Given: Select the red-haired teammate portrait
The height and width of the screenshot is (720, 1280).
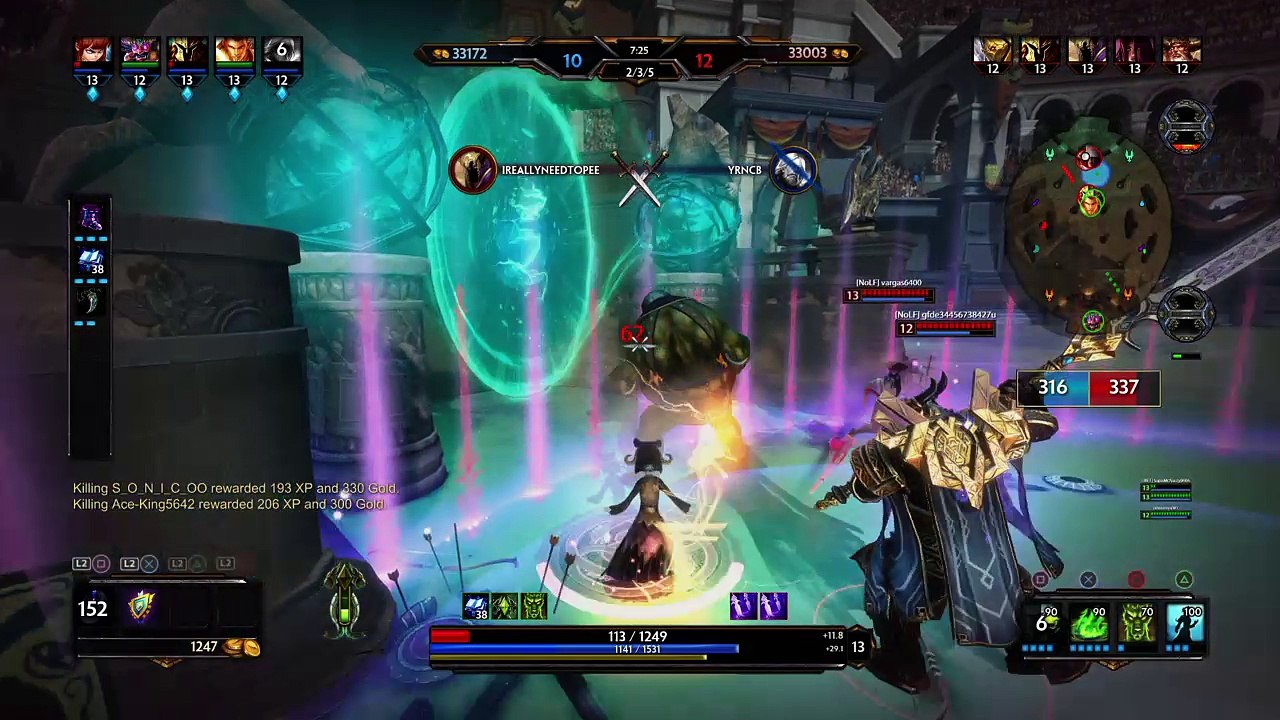Looking at the screenshot, I should click(92, 52).
